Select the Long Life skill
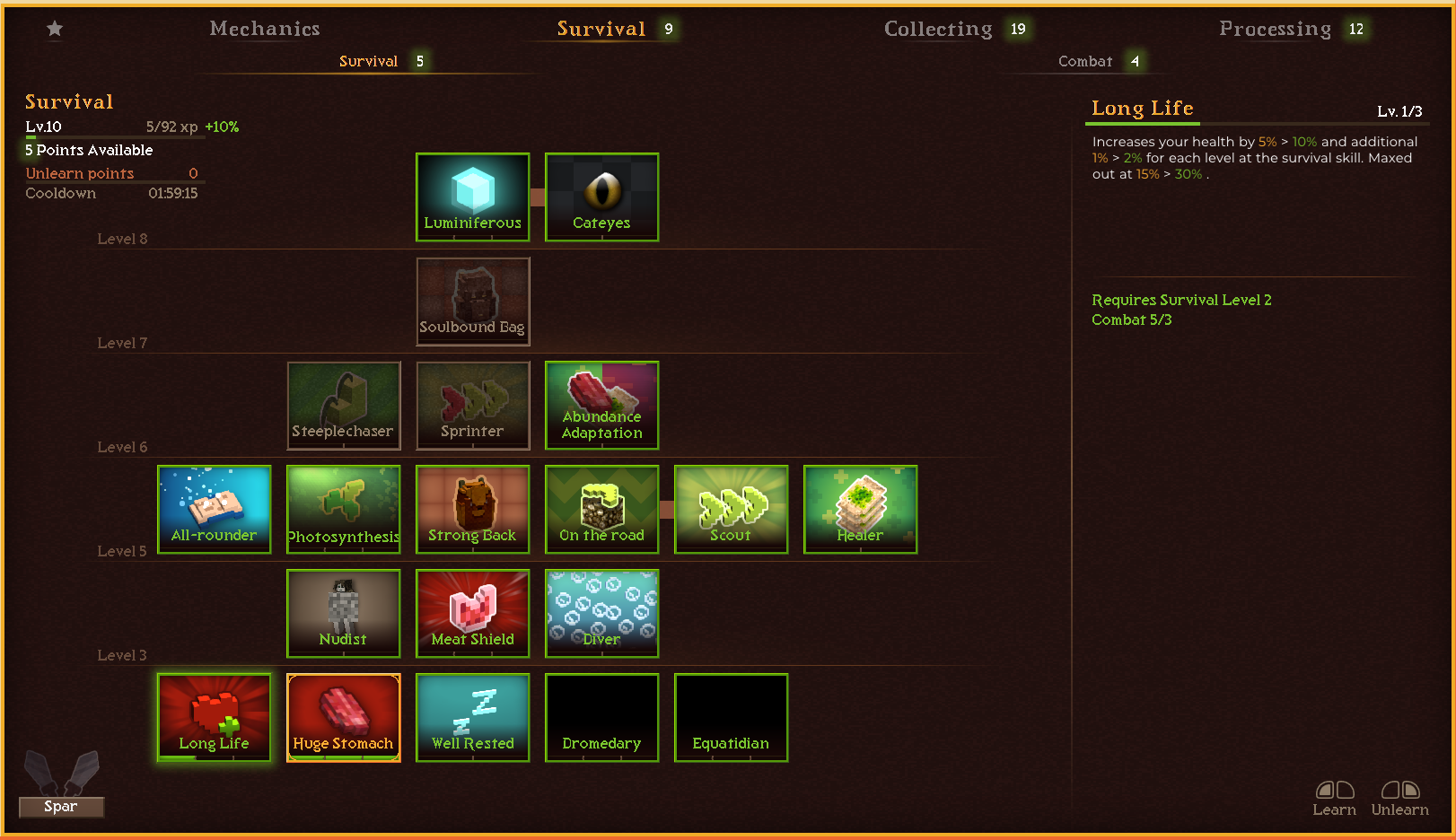 click(x=215, y=718)
